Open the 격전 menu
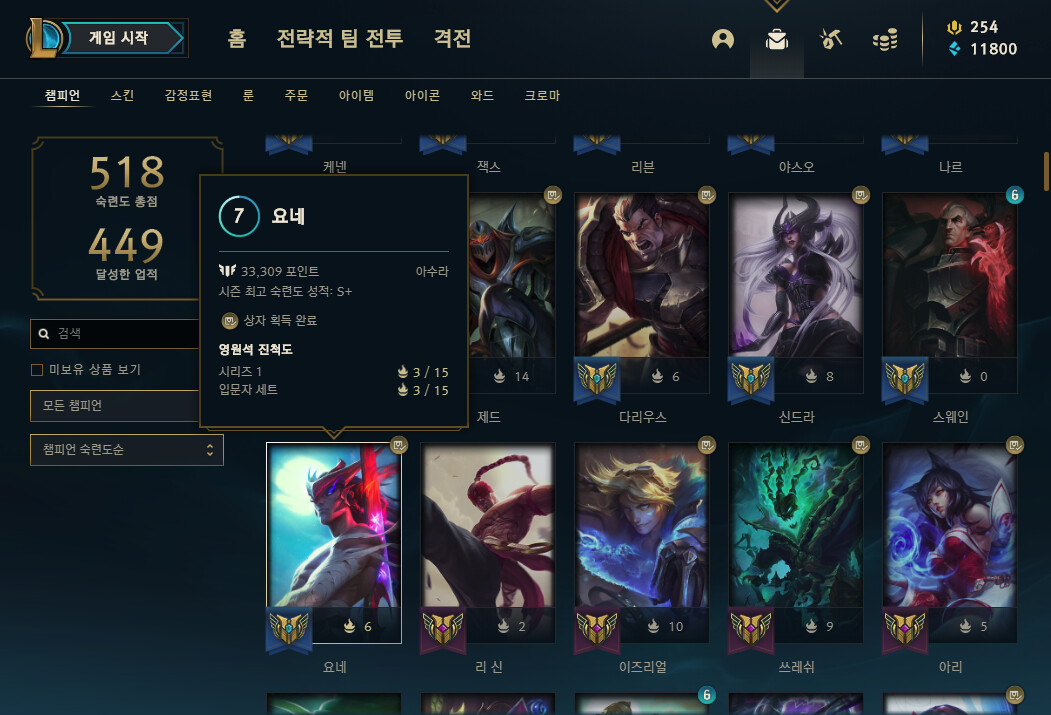1051x715 pixels. pyautogui.click(x=452, y=39)
